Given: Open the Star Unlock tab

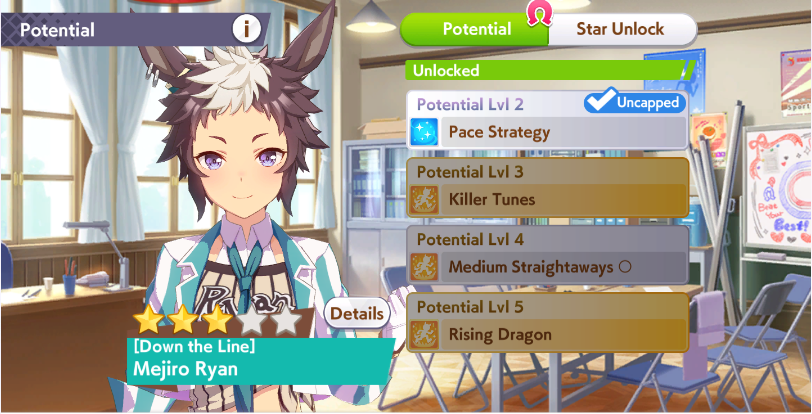Looking at the screenshot, I should 620,29.
